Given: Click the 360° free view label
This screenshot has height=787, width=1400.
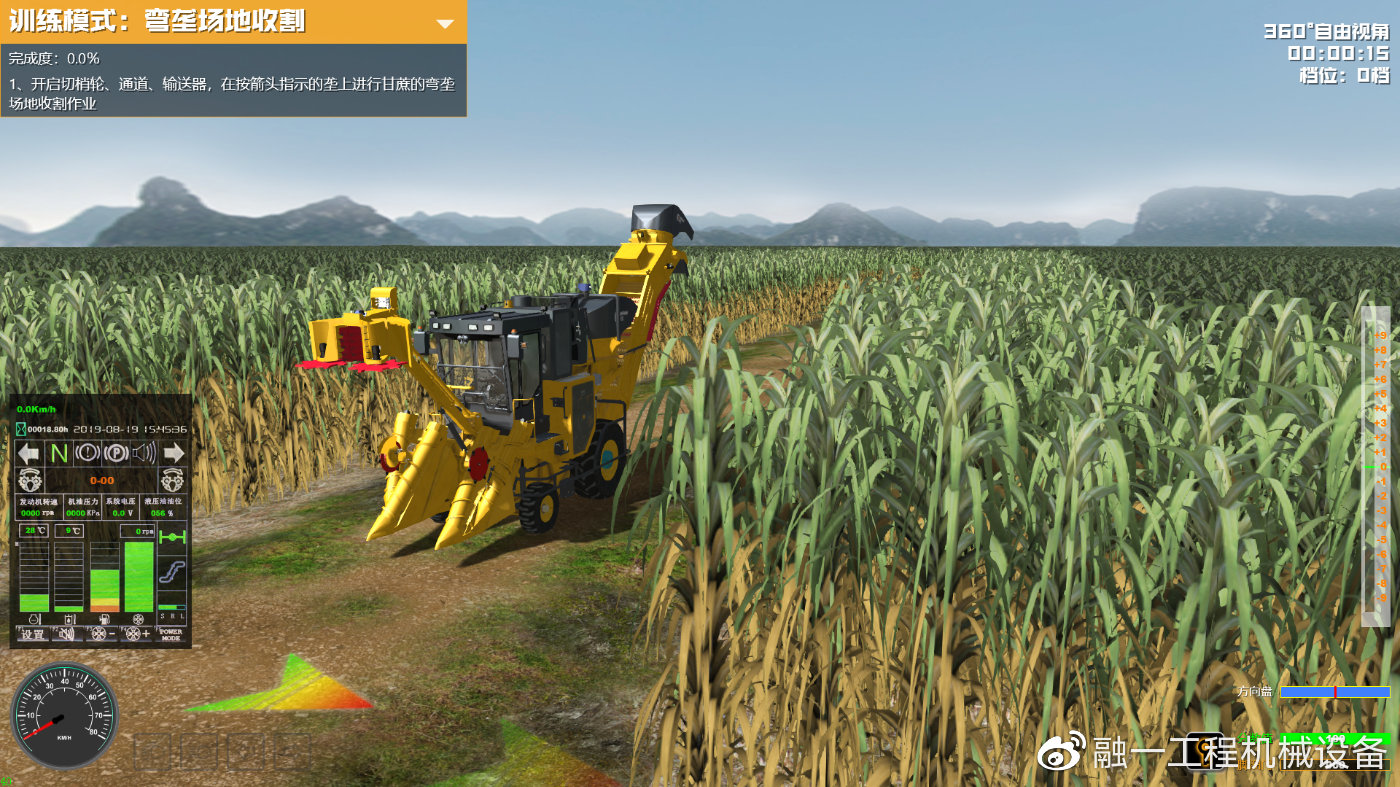Looking at the screenshot, I should [1326, 31].
